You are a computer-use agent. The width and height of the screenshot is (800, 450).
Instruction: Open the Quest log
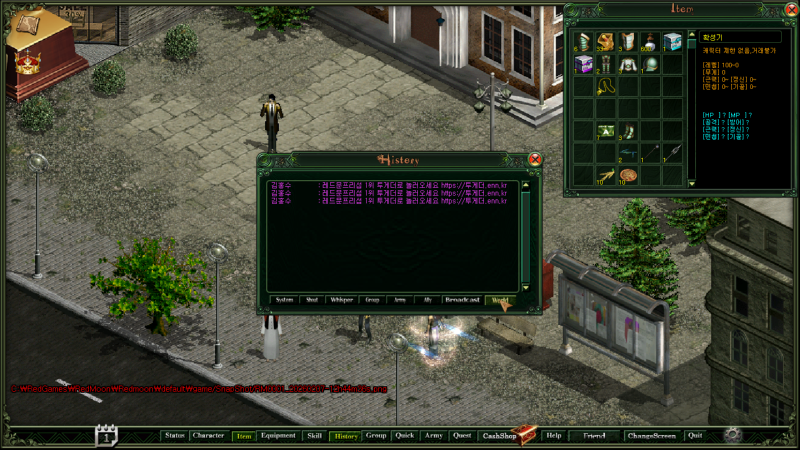[462, 436]
